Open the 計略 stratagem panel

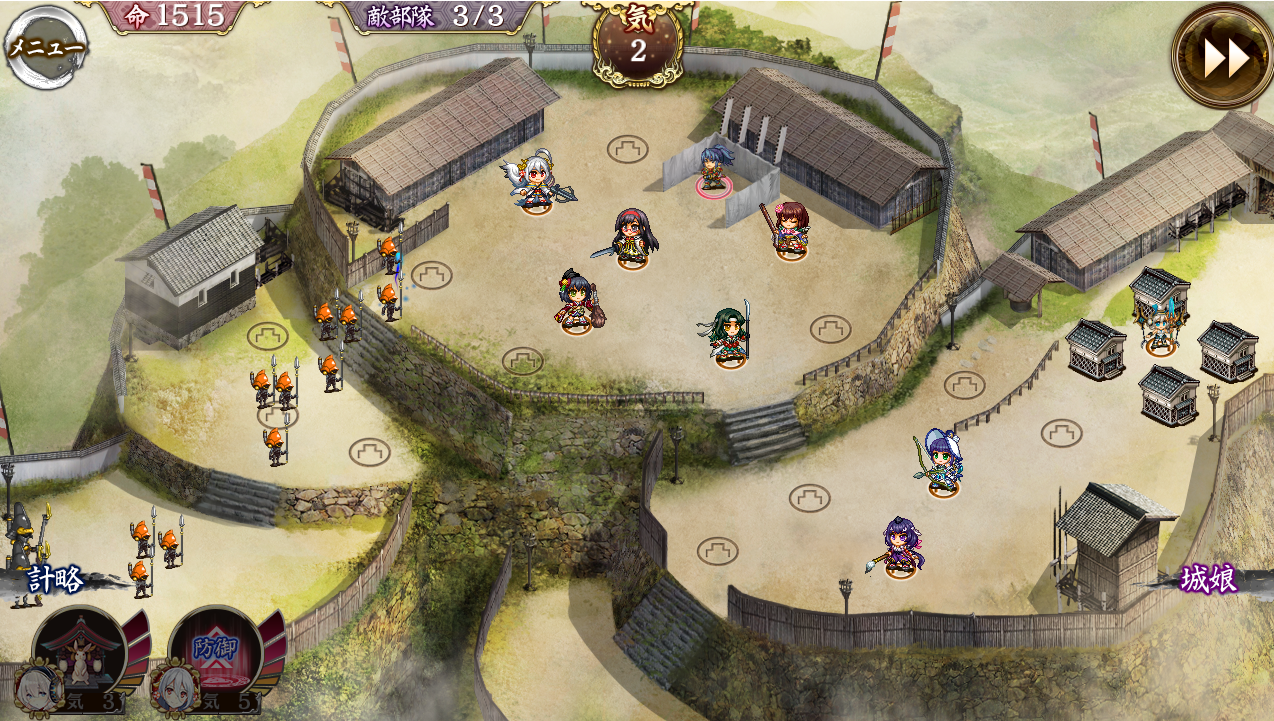pyautogui.click(x=56, y=580)
